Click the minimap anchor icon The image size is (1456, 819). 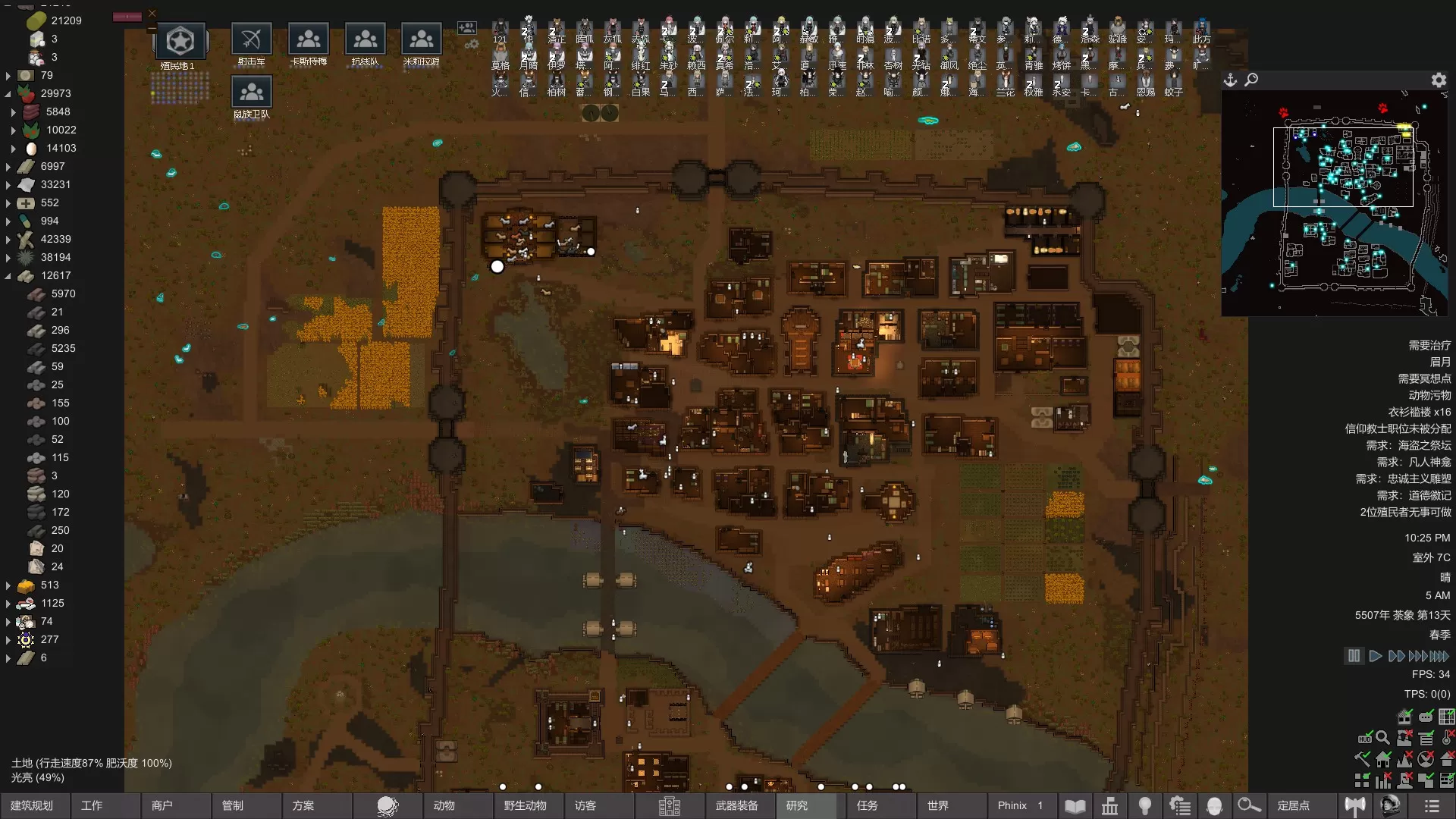pyautogui.click(x=1230, y=80)
